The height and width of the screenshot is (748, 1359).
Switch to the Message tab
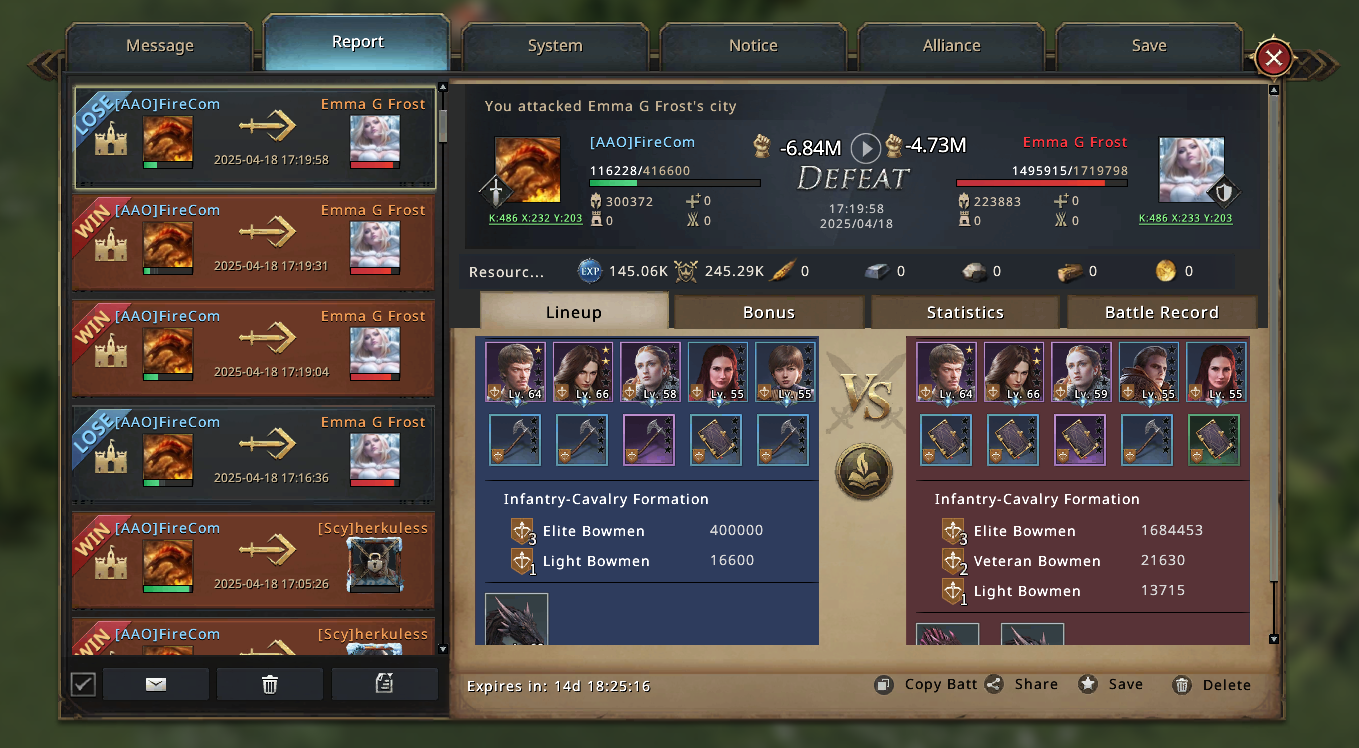[x=159, y=46]
